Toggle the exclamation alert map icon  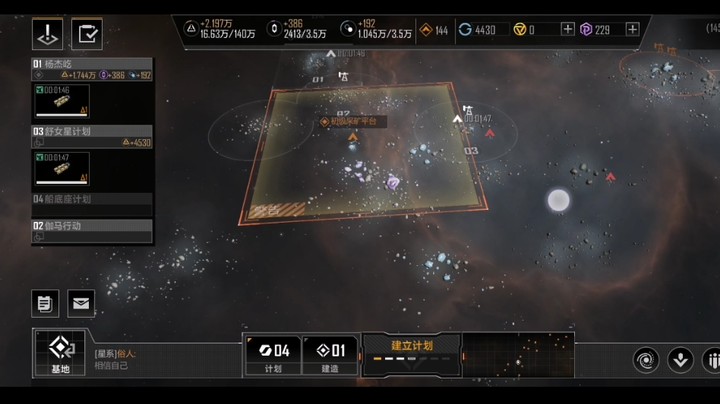pyautogui.click(x=49, y=35)
